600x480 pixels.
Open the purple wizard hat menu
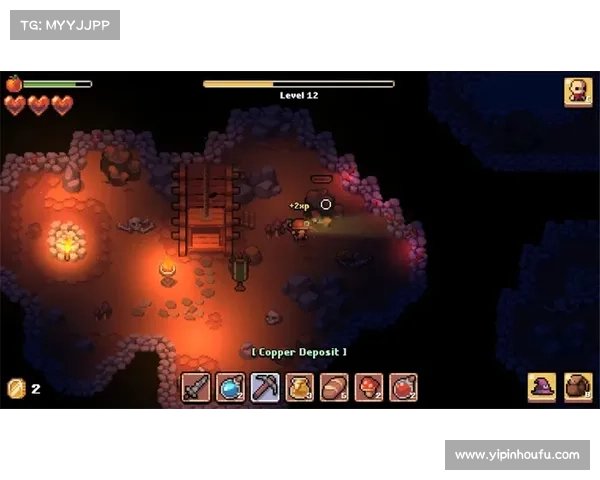[542, 387]
